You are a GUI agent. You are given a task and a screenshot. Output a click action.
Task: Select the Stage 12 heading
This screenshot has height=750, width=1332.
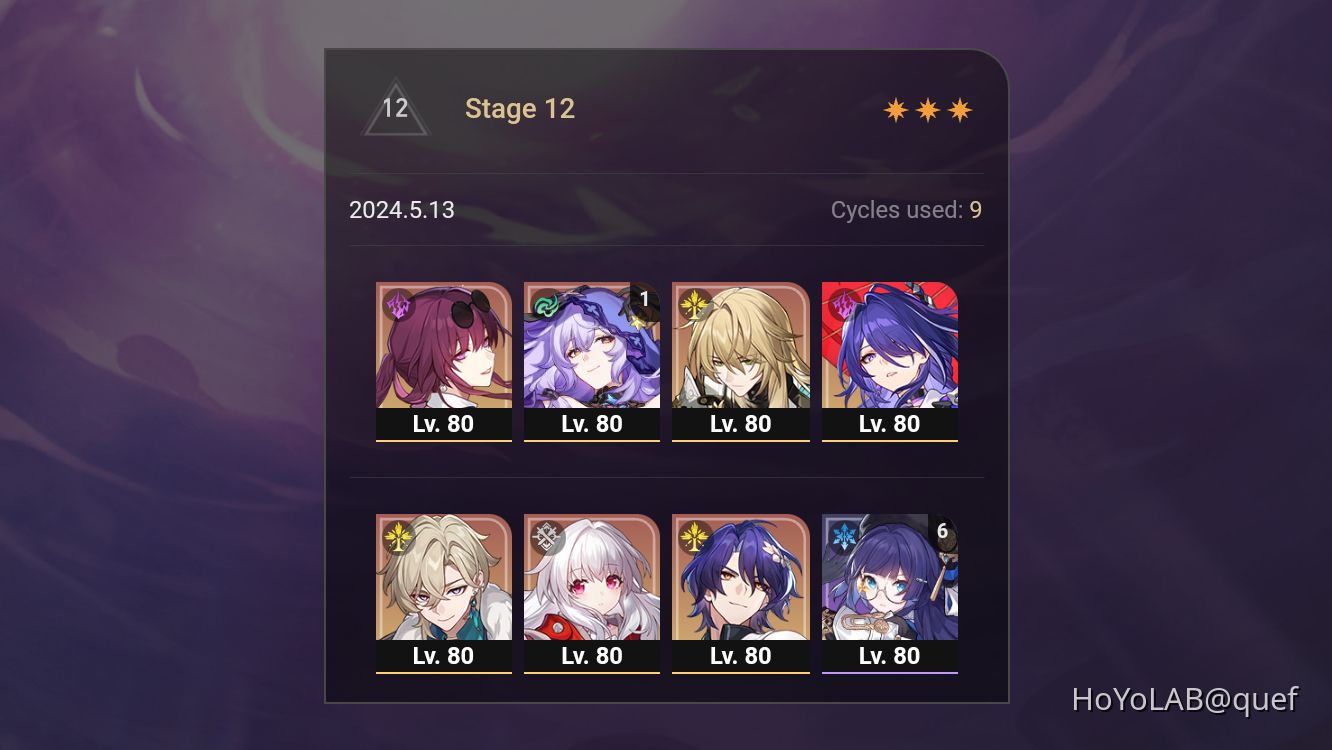pyautogui.click(x=520, y=108)
